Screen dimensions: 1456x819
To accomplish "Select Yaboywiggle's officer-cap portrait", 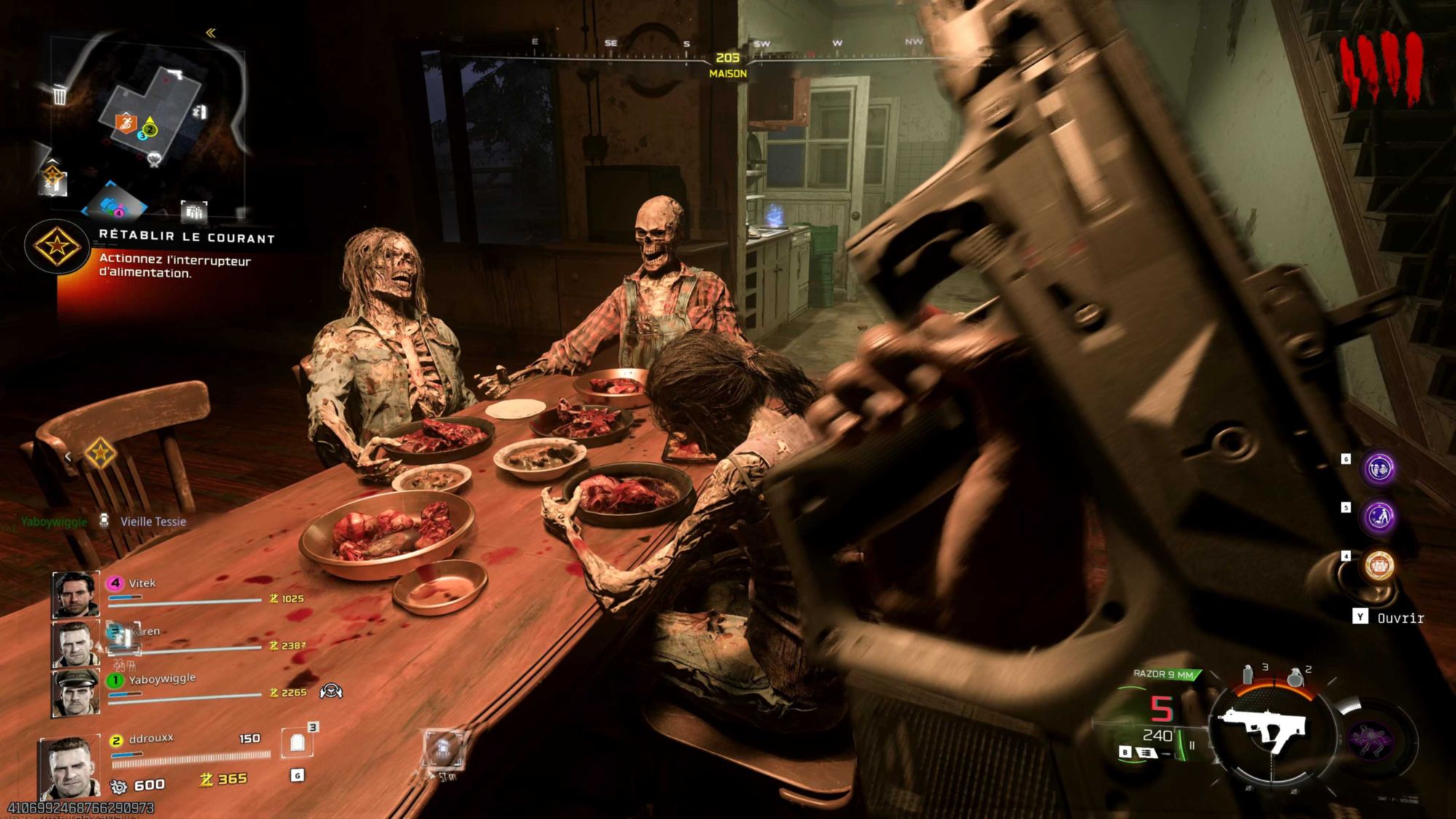I will coord(75,692).
